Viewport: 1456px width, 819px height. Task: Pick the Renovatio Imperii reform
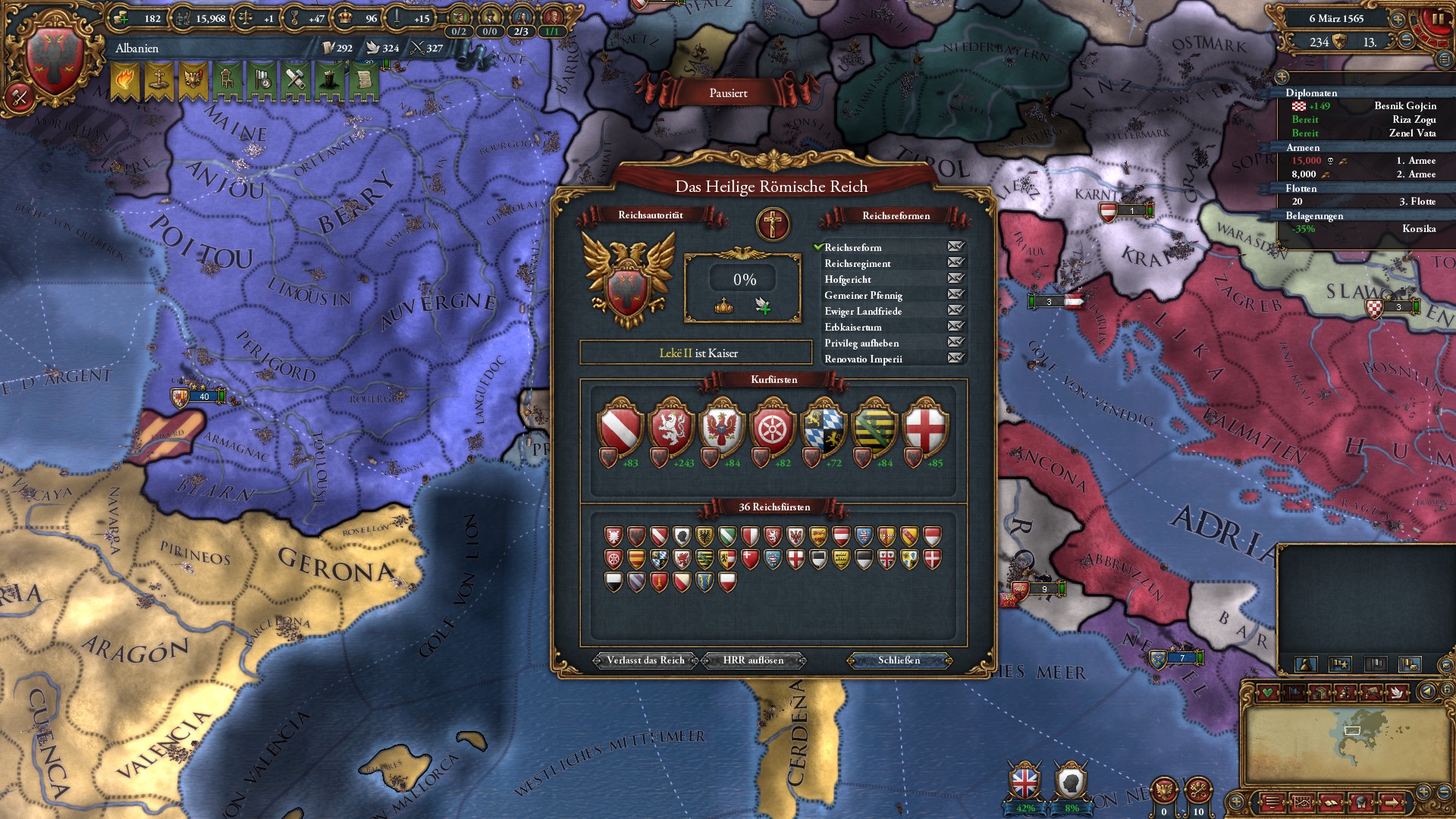(x=863, y=359)
